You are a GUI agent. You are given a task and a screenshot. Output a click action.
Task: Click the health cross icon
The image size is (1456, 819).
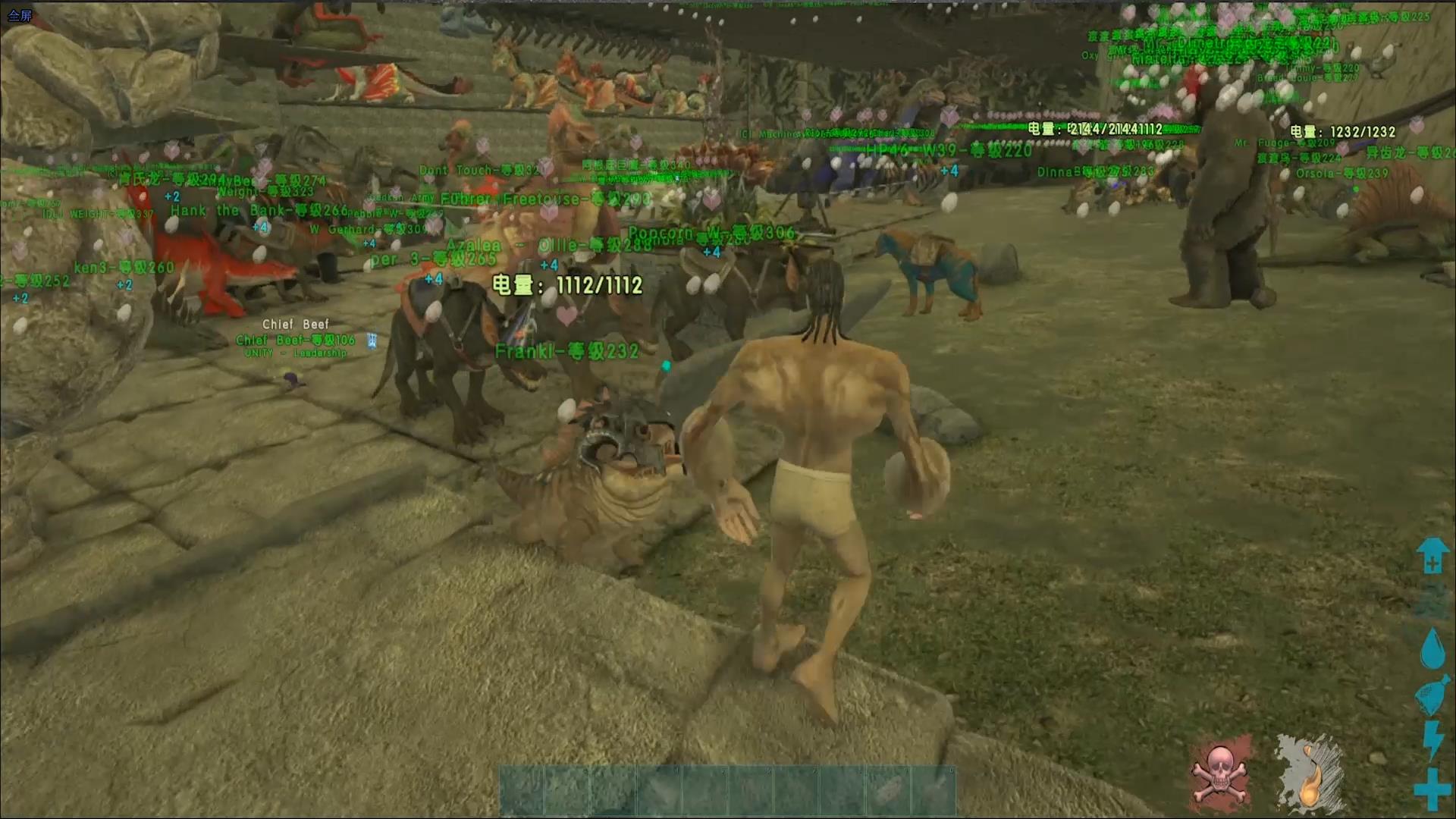(x=1432, y=788)
